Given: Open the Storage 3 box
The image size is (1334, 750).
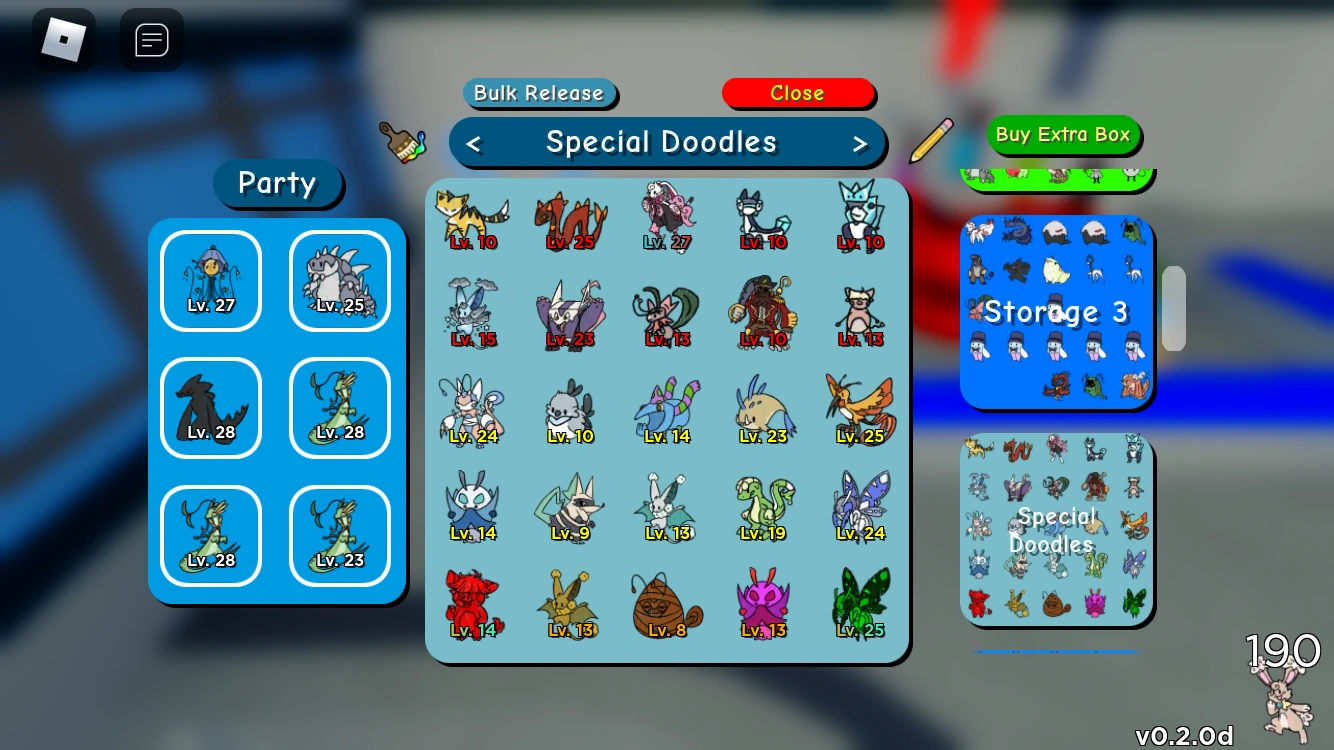Looking at the screenshot, I should point(1056,311).
